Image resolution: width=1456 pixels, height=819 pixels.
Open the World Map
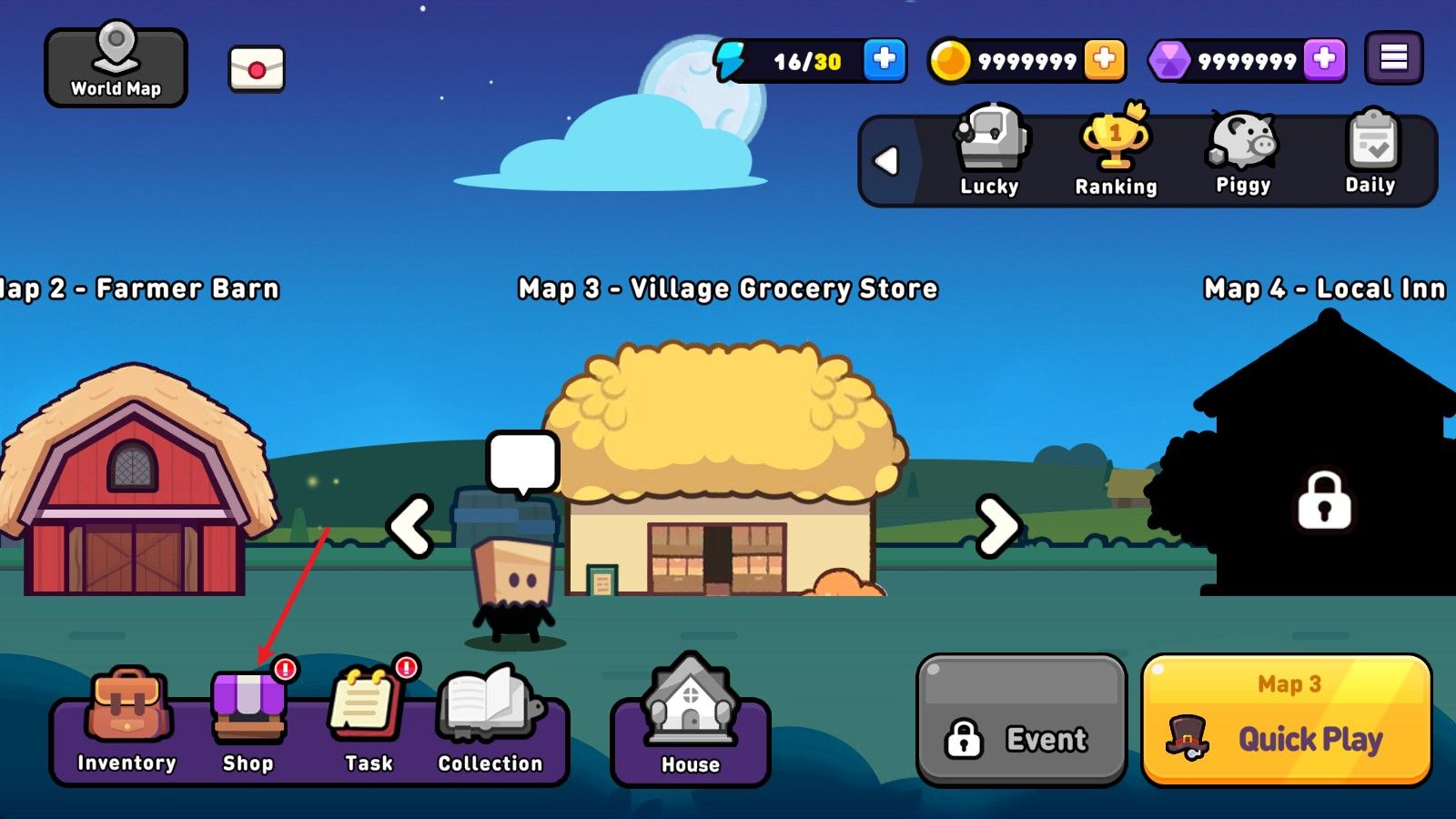pos(116,66)
